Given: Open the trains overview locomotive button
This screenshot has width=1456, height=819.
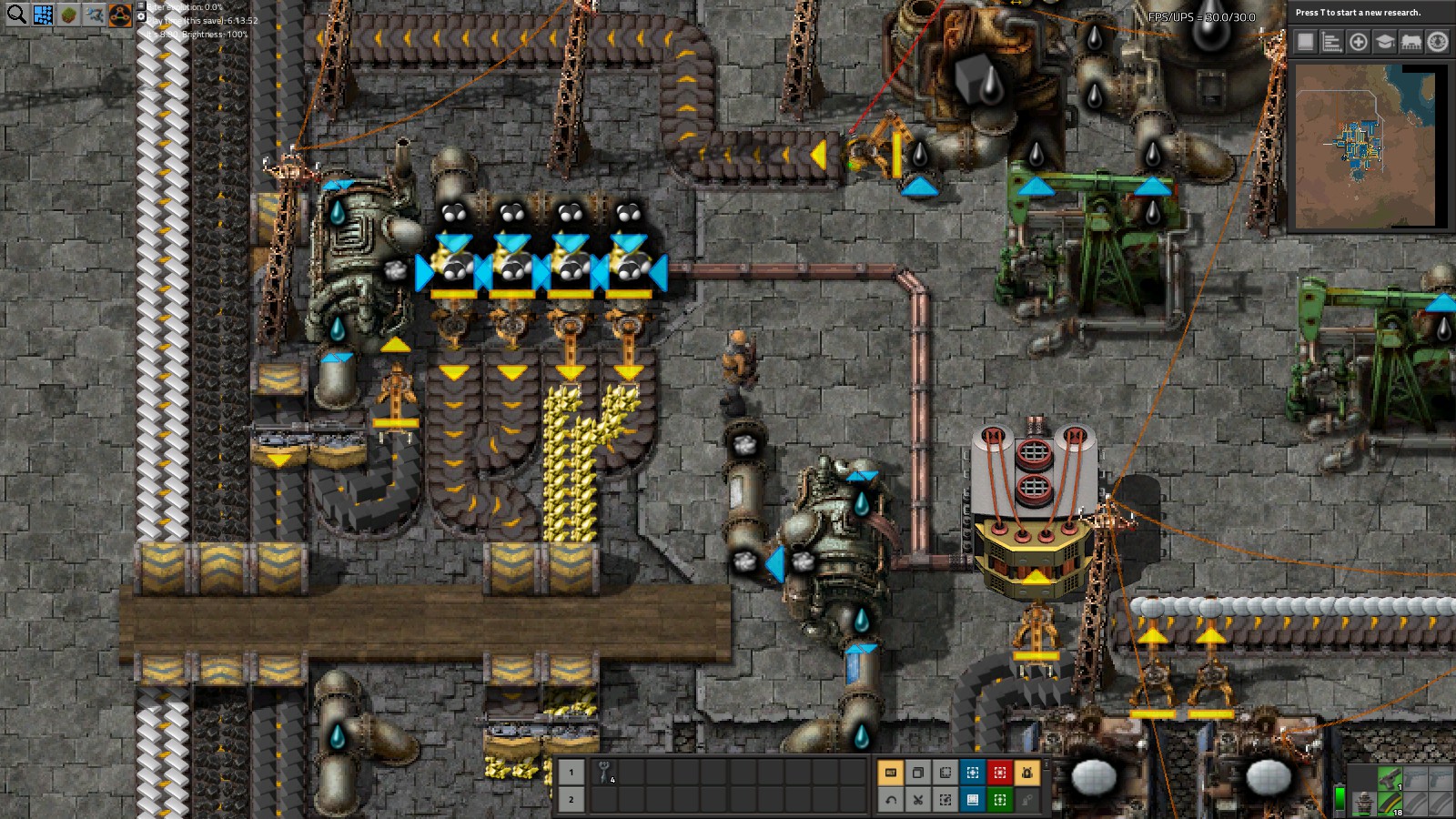Looking at the screenshot, I should [x=1410, y=42].
